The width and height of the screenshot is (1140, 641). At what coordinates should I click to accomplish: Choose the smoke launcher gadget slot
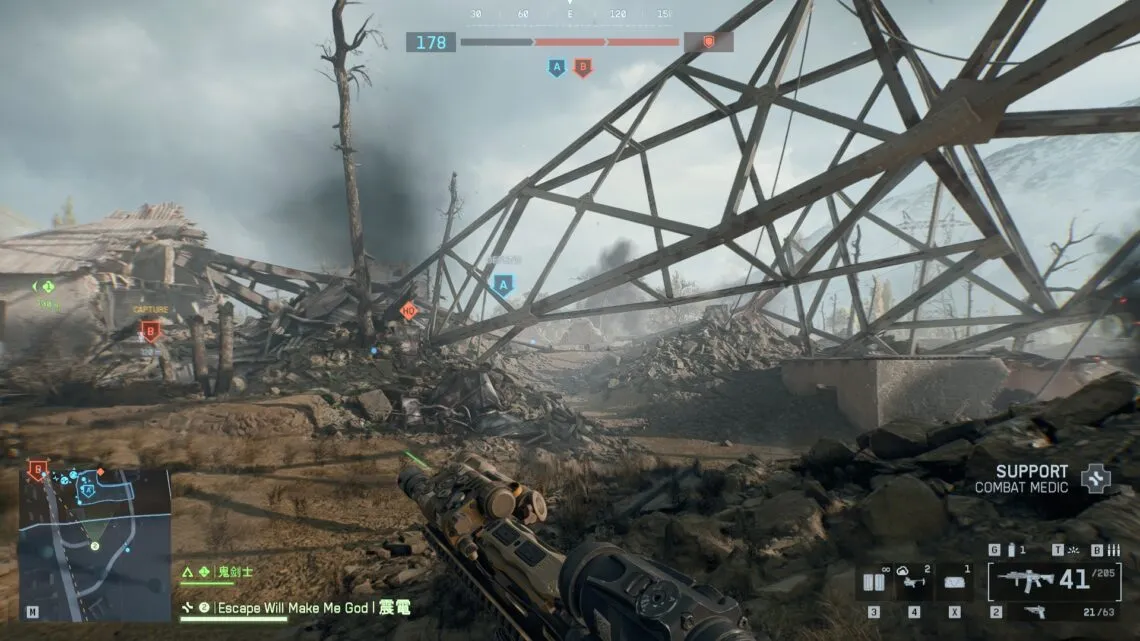(913, 581)
